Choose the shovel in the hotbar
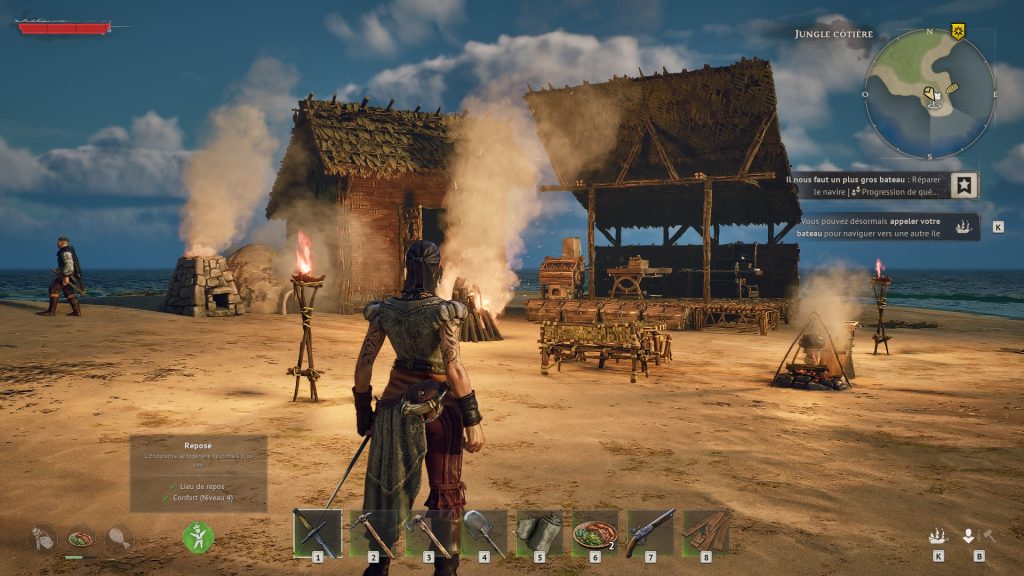The image size is (1024, 576). click(x=484, y=532)
